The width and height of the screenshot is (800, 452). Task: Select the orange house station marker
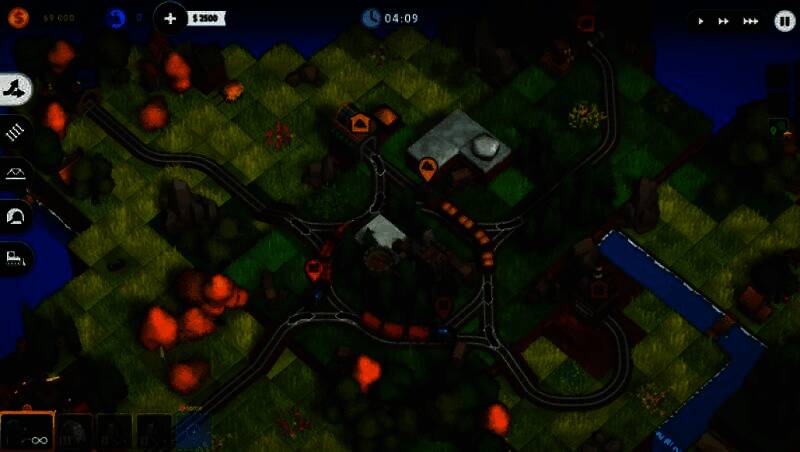(x=360, y=123)
